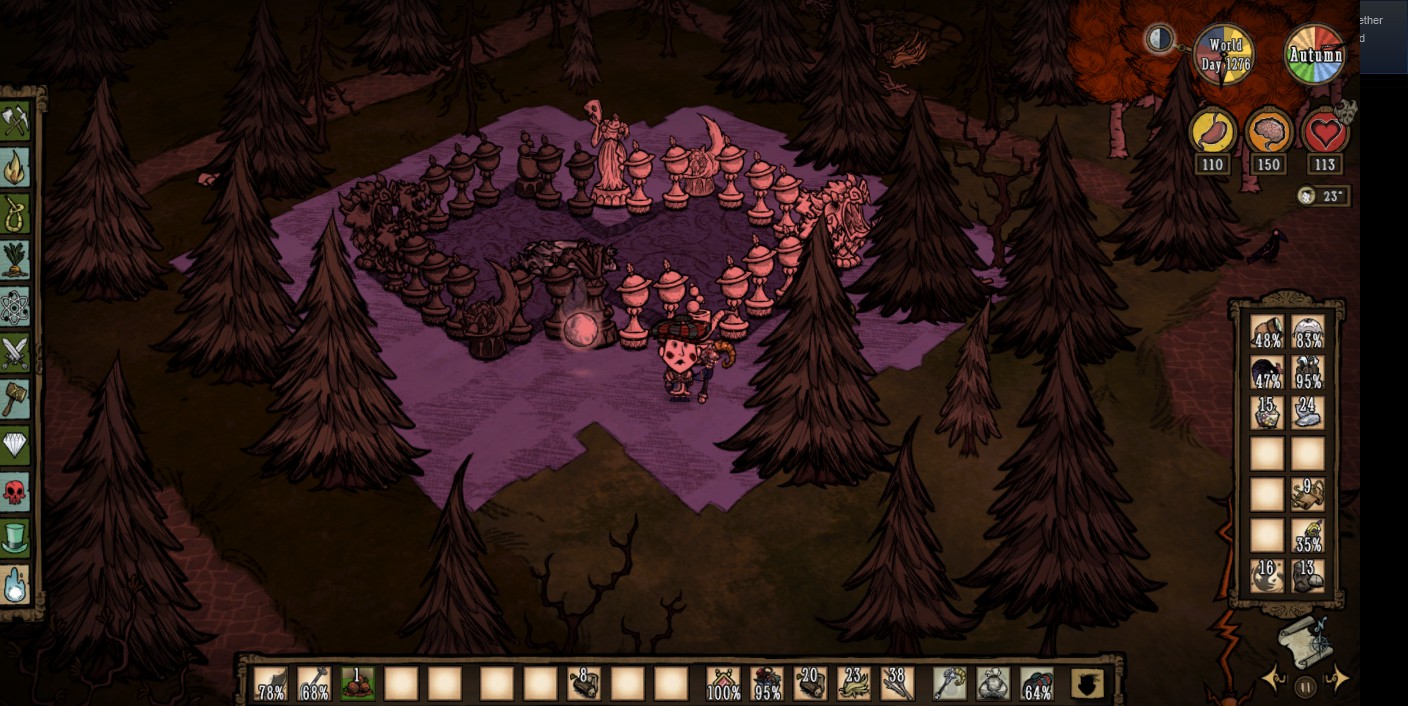Select the berries slot in the inventory bar
The height and width of the screenshot is (706, 1408).
point(357,684)
